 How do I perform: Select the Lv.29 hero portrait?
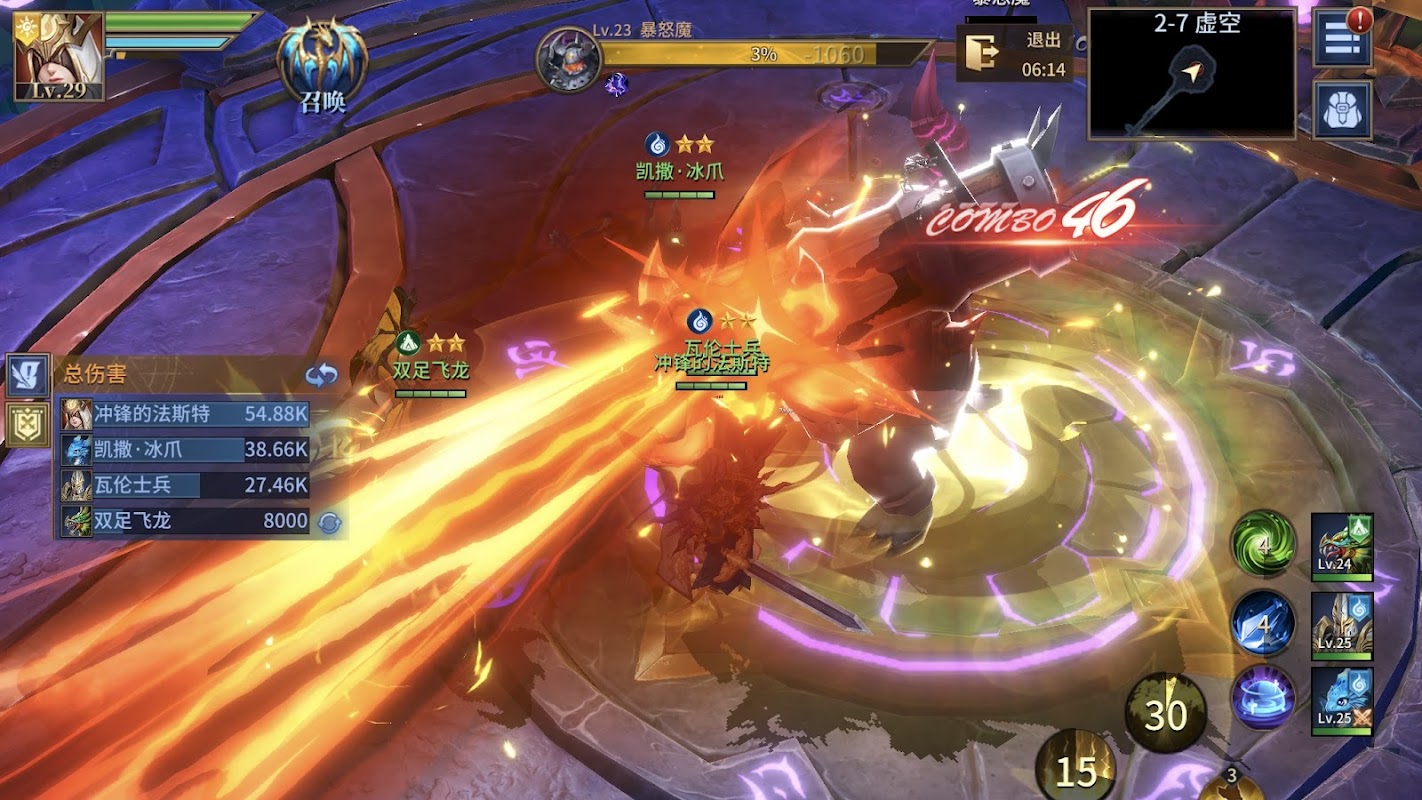coord(58,57)
